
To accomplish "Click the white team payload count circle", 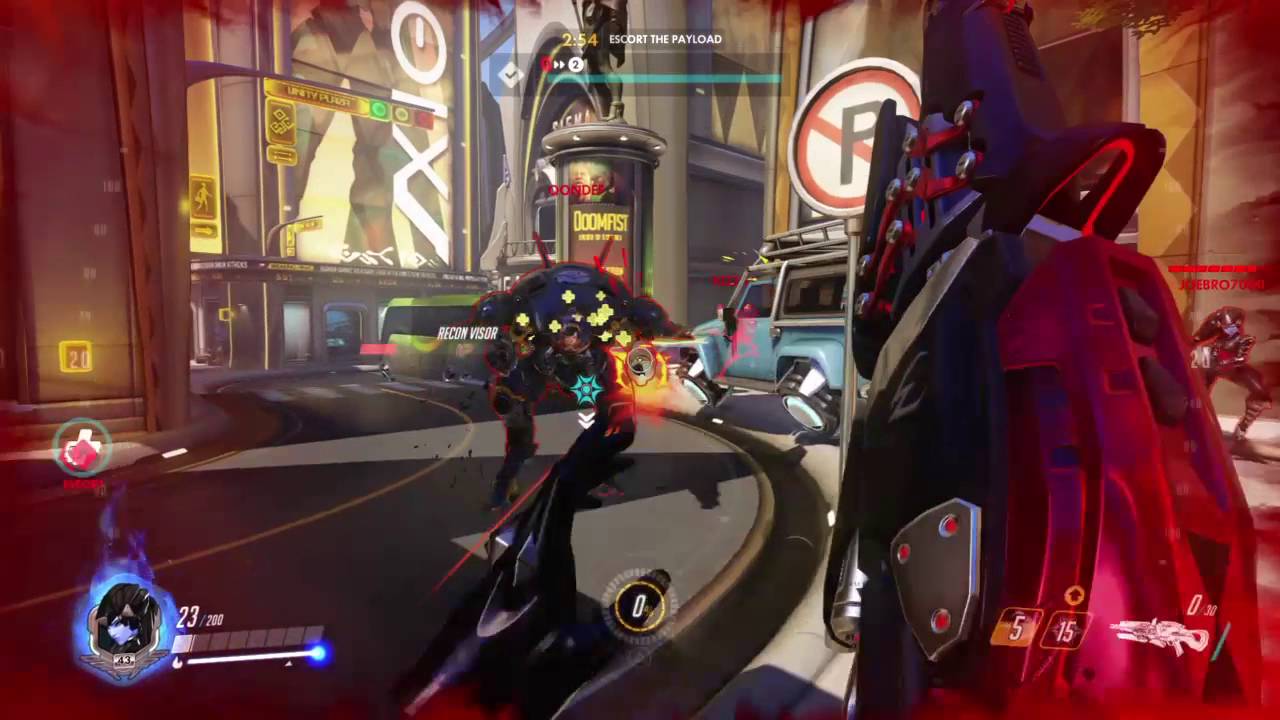I will [576, 65].
